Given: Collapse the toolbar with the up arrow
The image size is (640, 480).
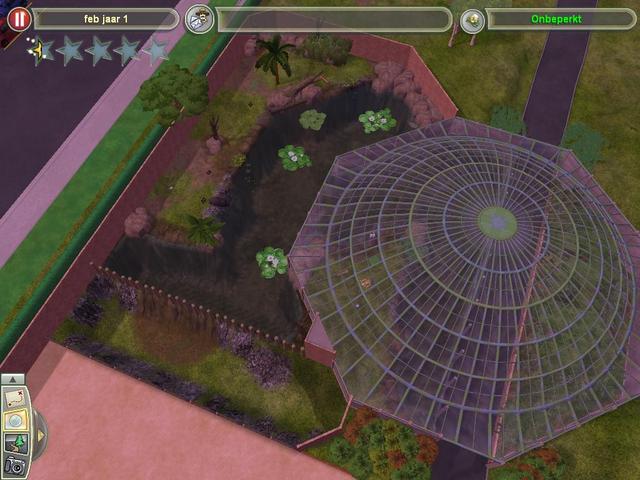Looking at the screenshot, I should tap(14, 380).
